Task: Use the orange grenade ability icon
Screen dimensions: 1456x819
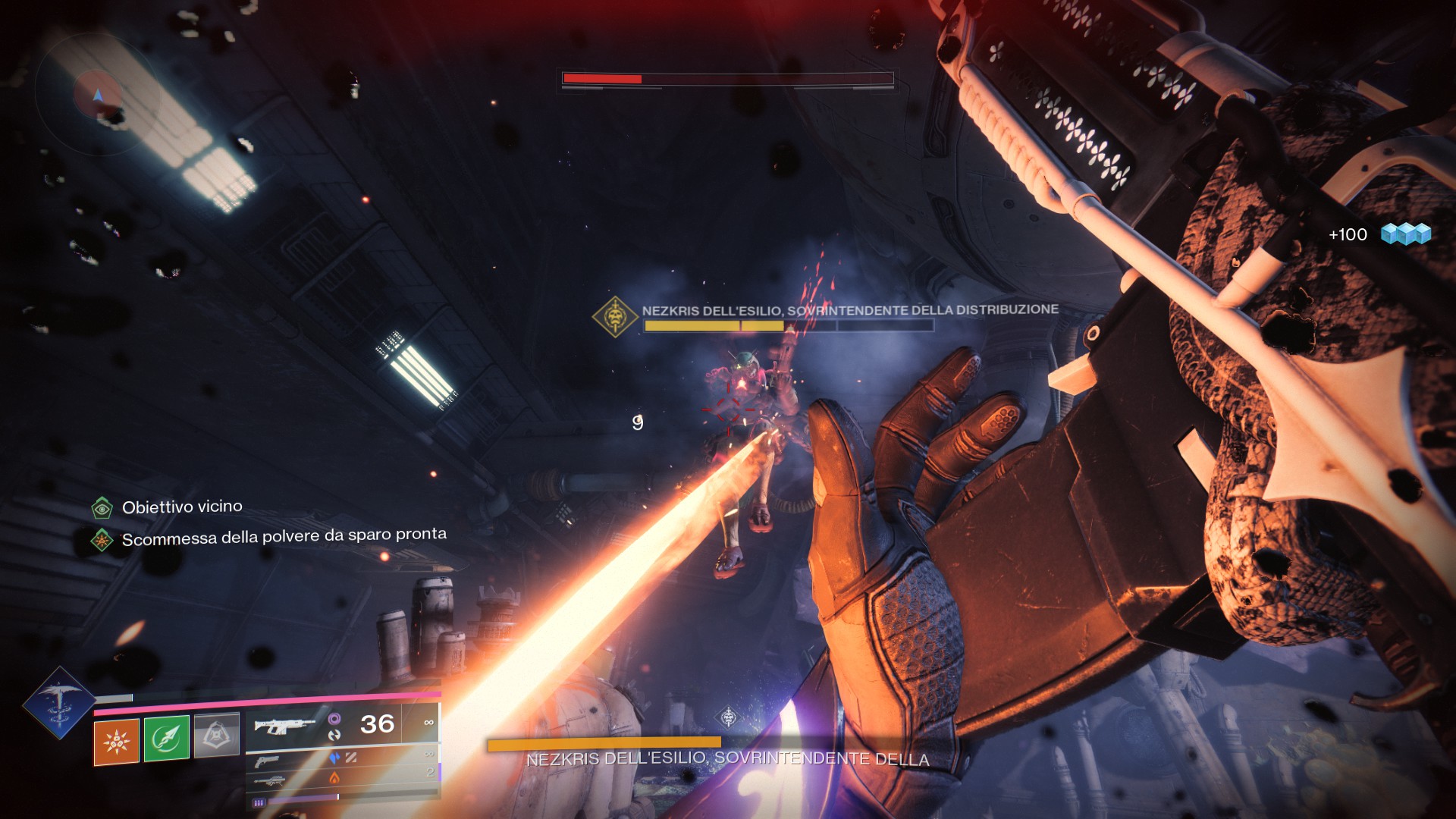Action: (116, 741)
